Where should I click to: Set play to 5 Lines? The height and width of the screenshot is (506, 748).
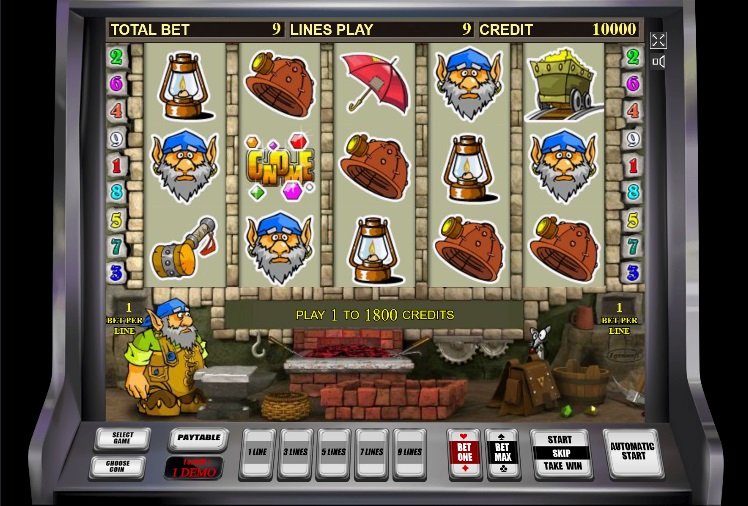click(333, 453)
